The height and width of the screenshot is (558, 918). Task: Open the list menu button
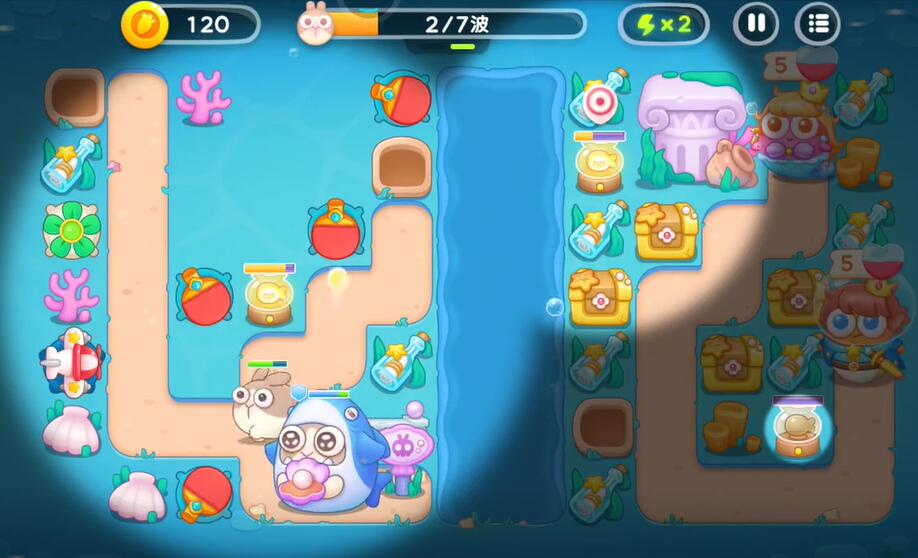point(817,24)
